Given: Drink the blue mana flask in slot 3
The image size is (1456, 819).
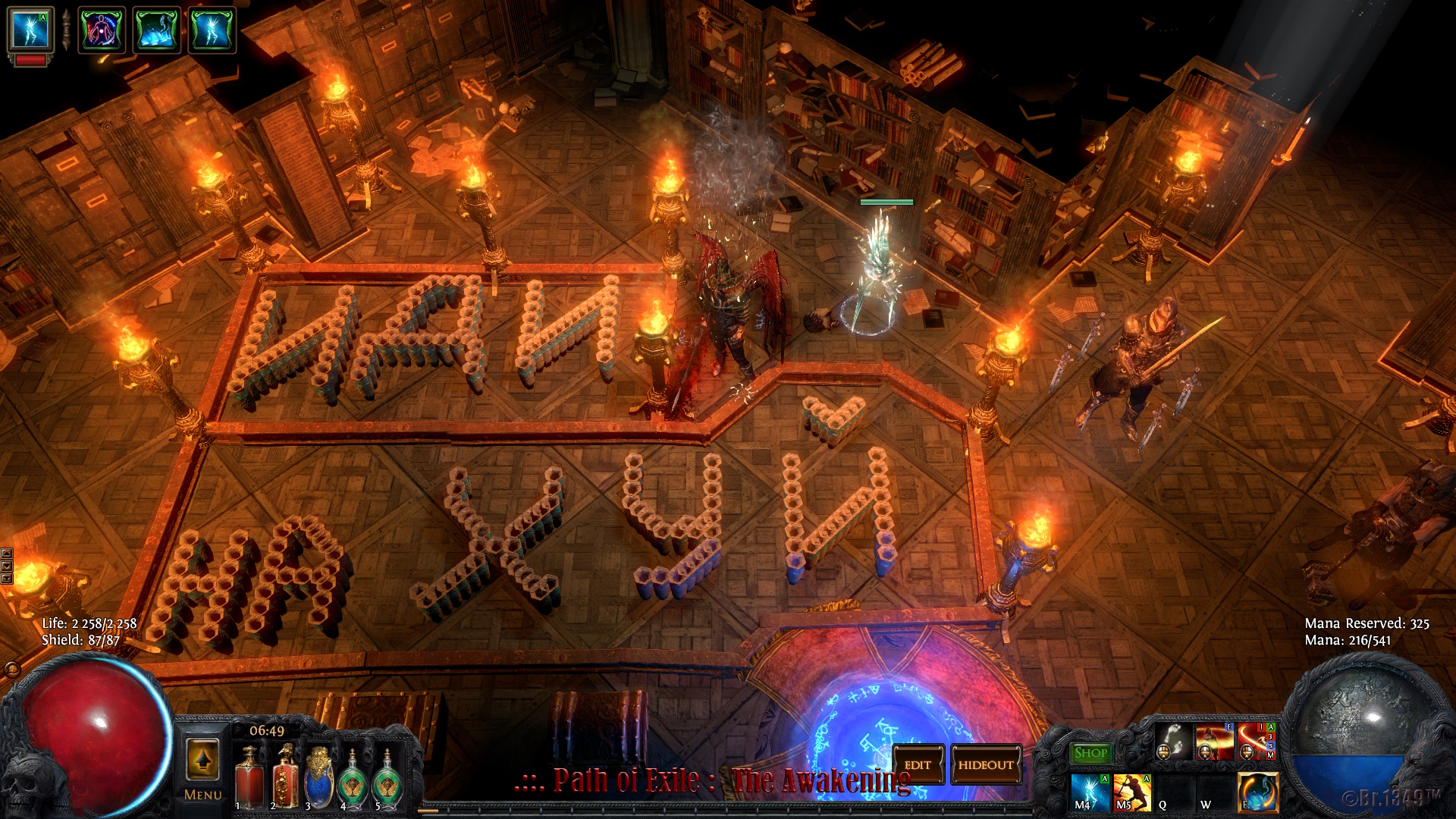Looking at the screenshot, I should point(319,777).
